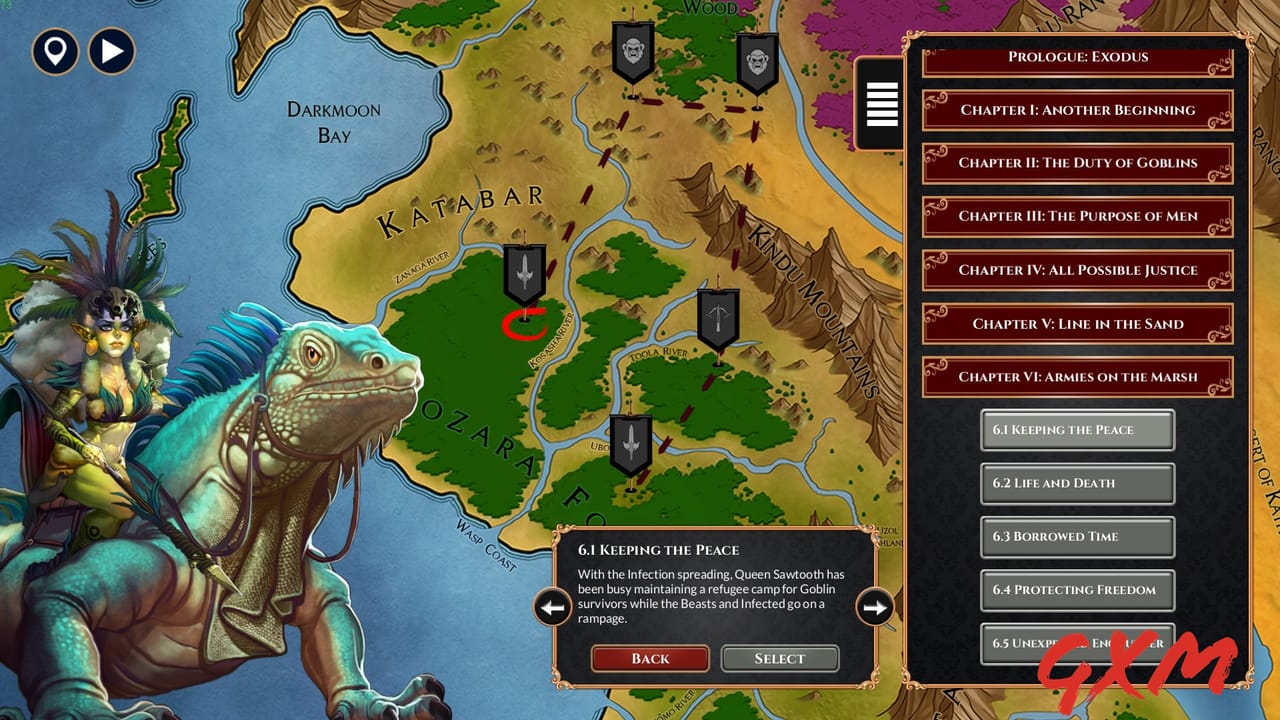The height and width of the screenshot is (720, 1280).
Task: Expand Chapter V: Line in the Sand
Action: (1077, 323)
